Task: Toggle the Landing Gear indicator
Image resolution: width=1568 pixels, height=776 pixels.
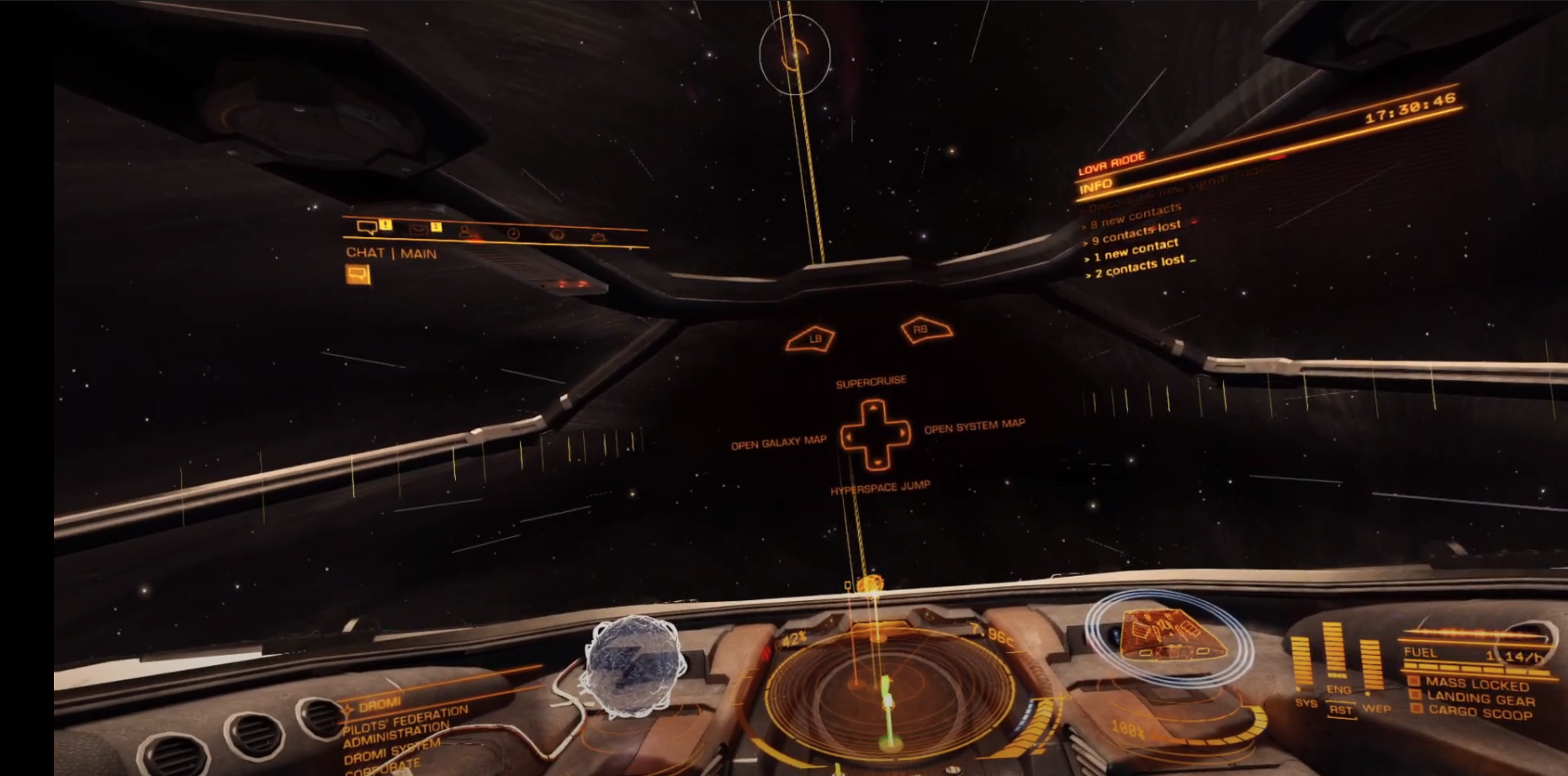Action: [1481, 699]
